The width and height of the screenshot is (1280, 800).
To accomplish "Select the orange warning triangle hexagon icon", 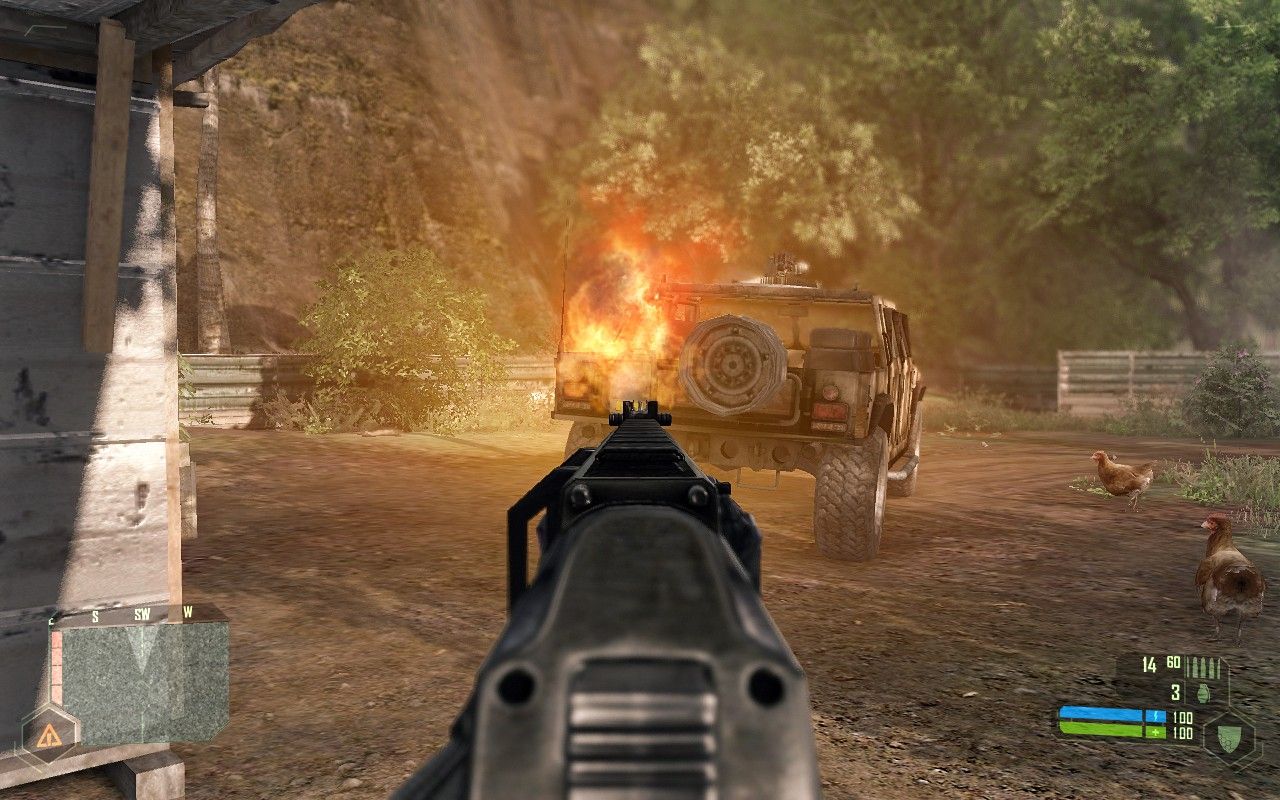I will [47, 737].
